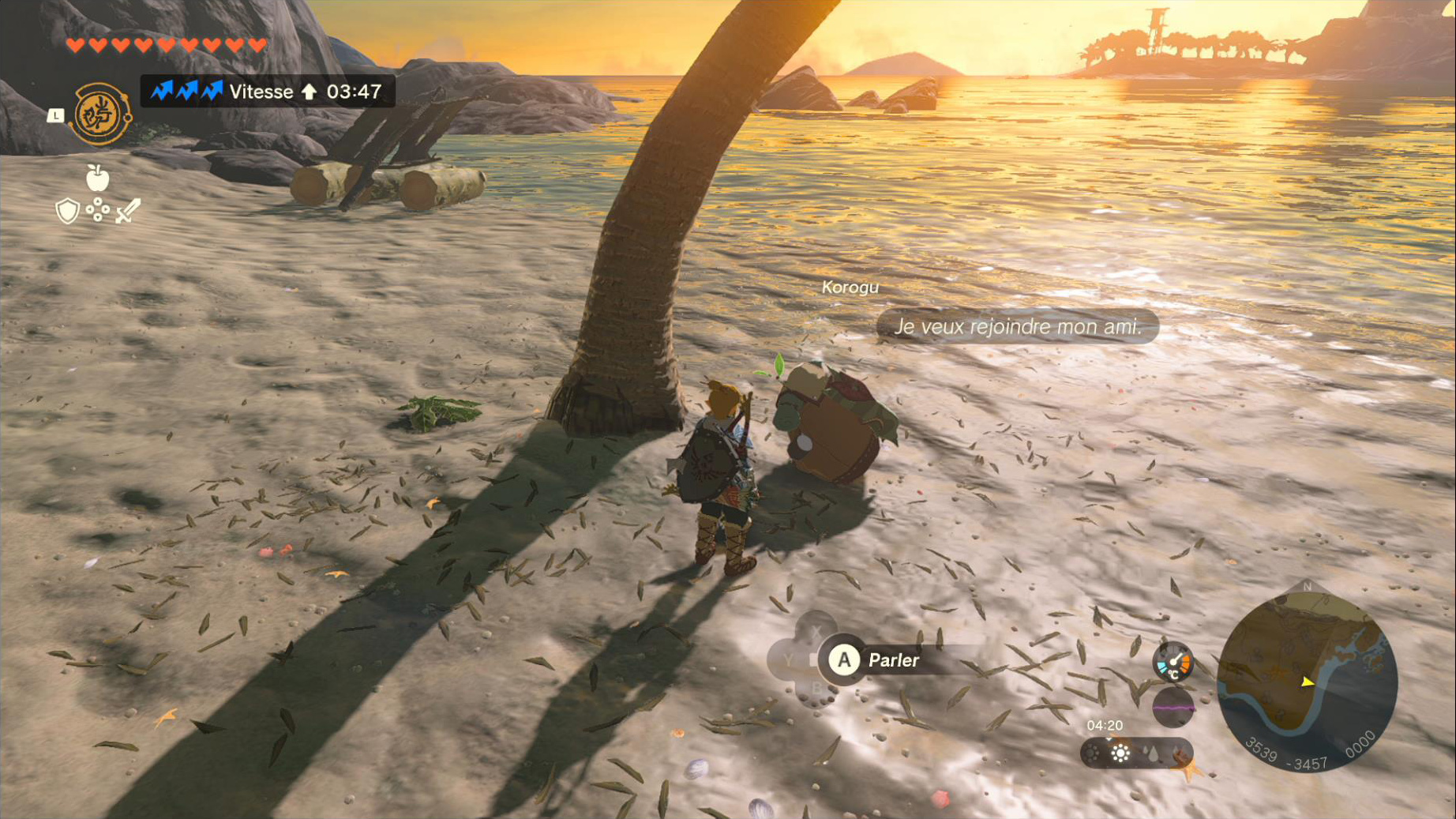Screen dimensions: 1456x819
Task: Click the purple noise level gauge
Action: pos(1173,707)
